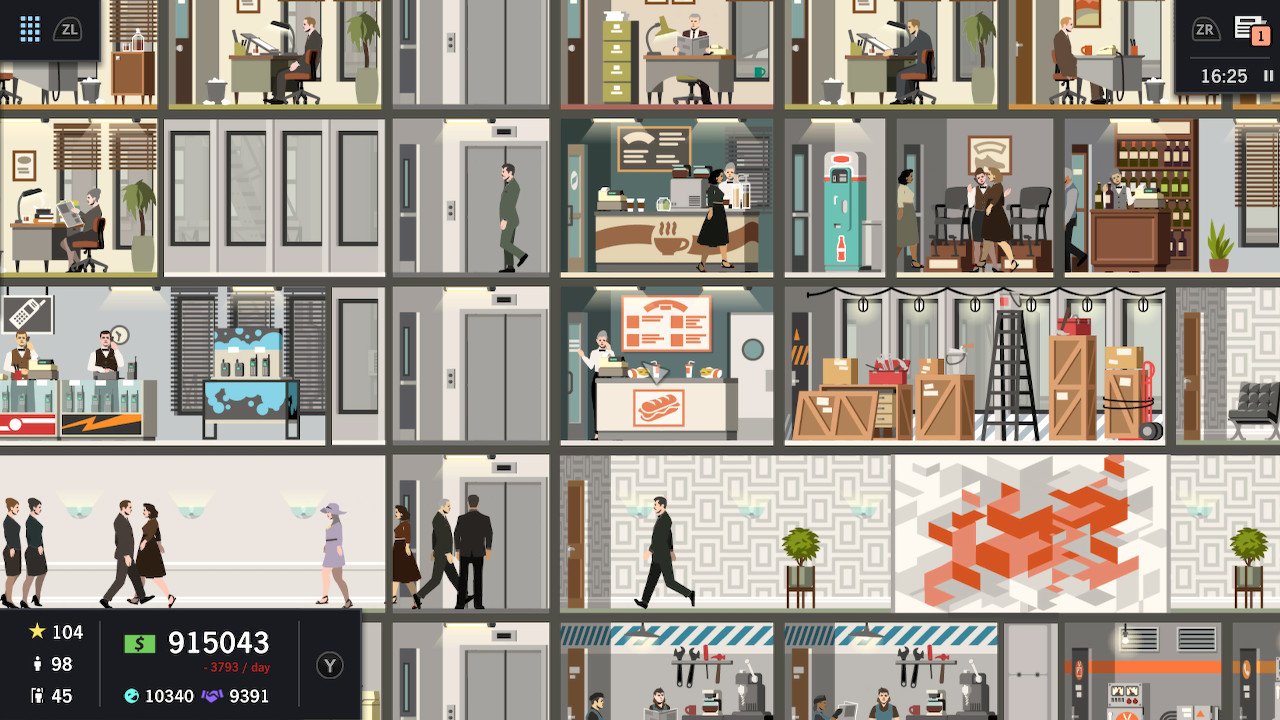
Task: Toggle pause using the II indicator
Action: [x=1268, y=75]
